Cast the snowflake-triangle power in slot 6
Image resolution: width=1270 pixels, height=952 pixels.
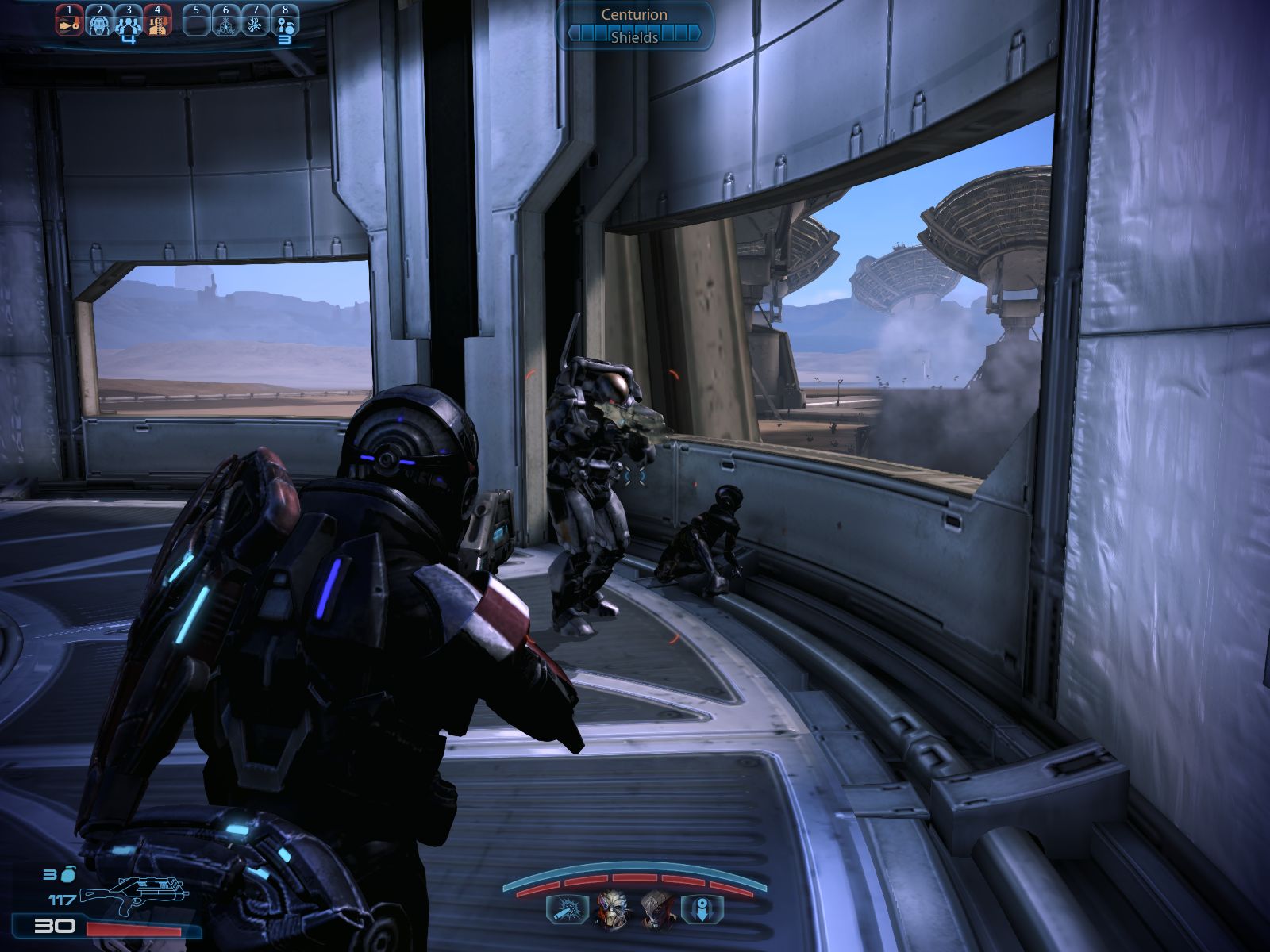point(226,21)
